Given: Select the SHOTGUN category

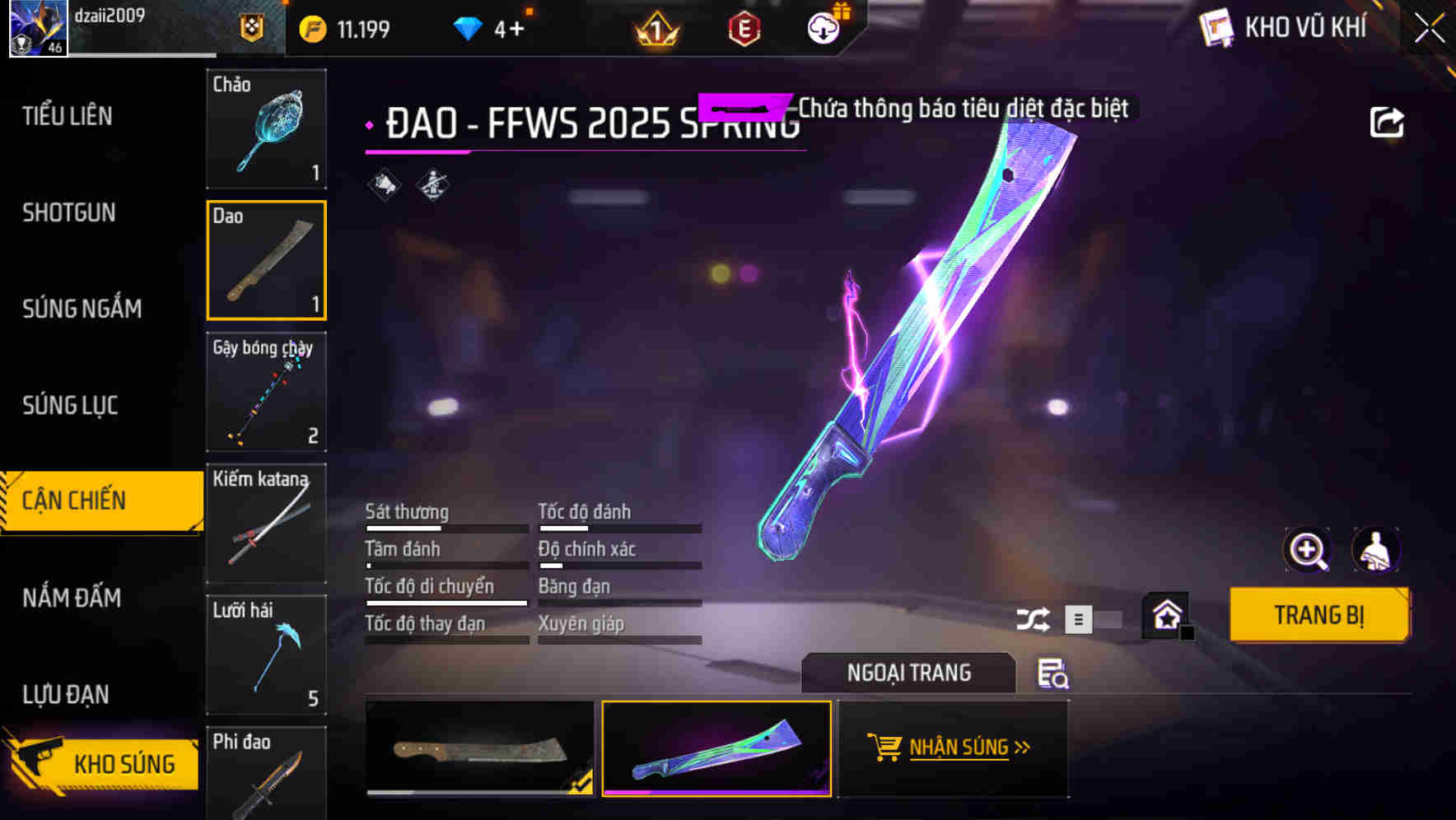Looking at the screenshot, I should (69, 212).
